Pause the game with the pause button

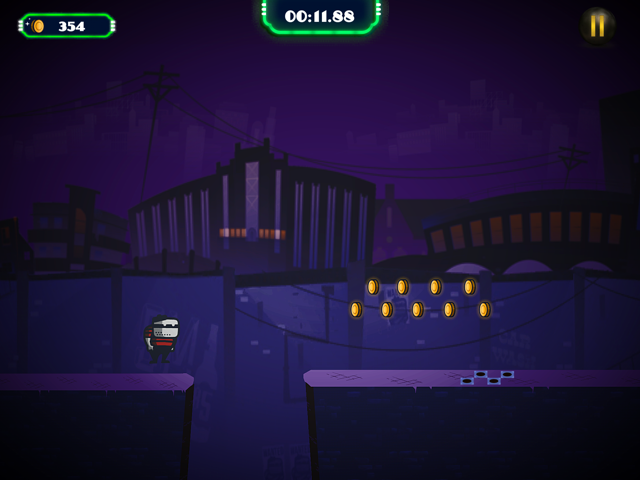pos(597,26)
